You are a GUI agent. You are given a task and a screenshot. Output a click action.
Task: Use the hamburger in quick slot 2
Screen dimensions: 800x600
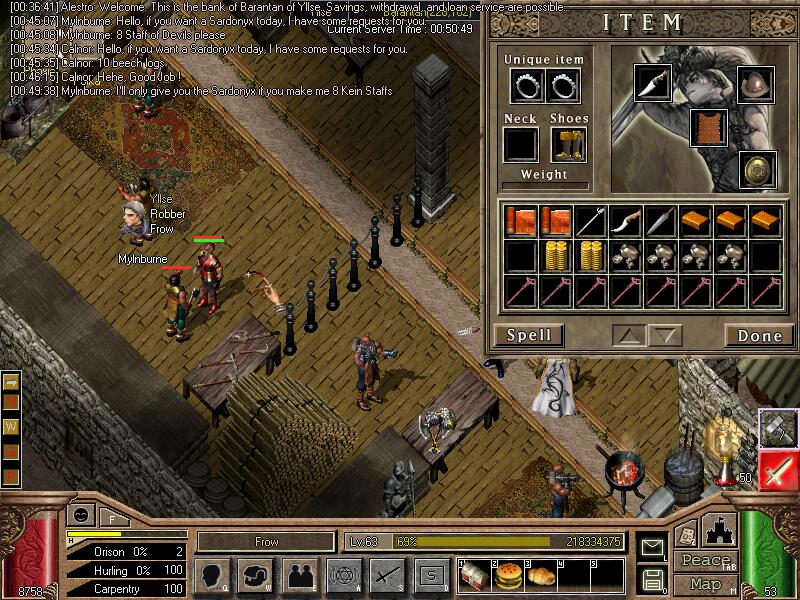click(507, 577)
